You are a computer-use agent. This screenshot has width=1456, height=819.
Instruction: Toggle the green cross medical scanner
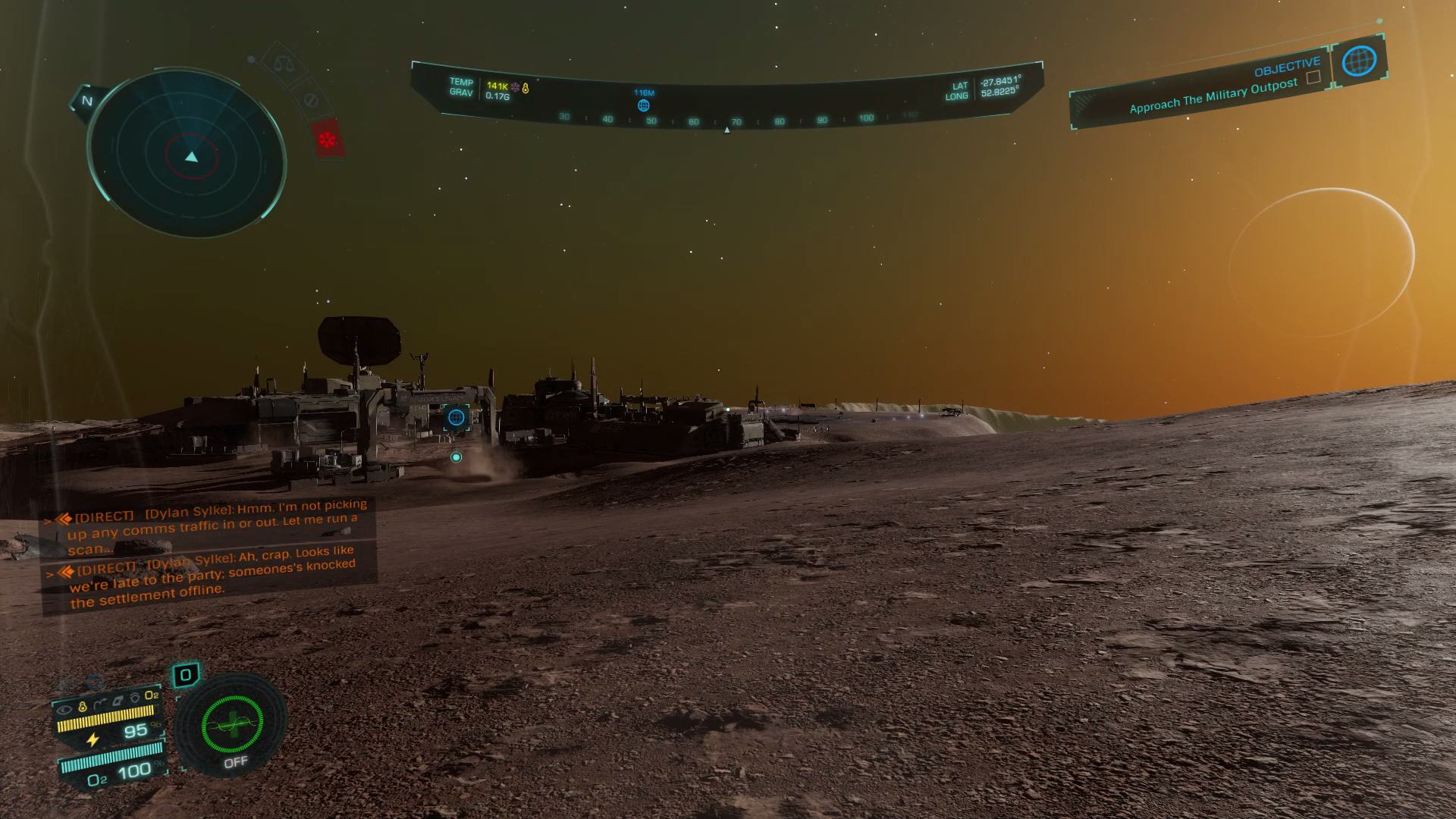click(232, 725)
